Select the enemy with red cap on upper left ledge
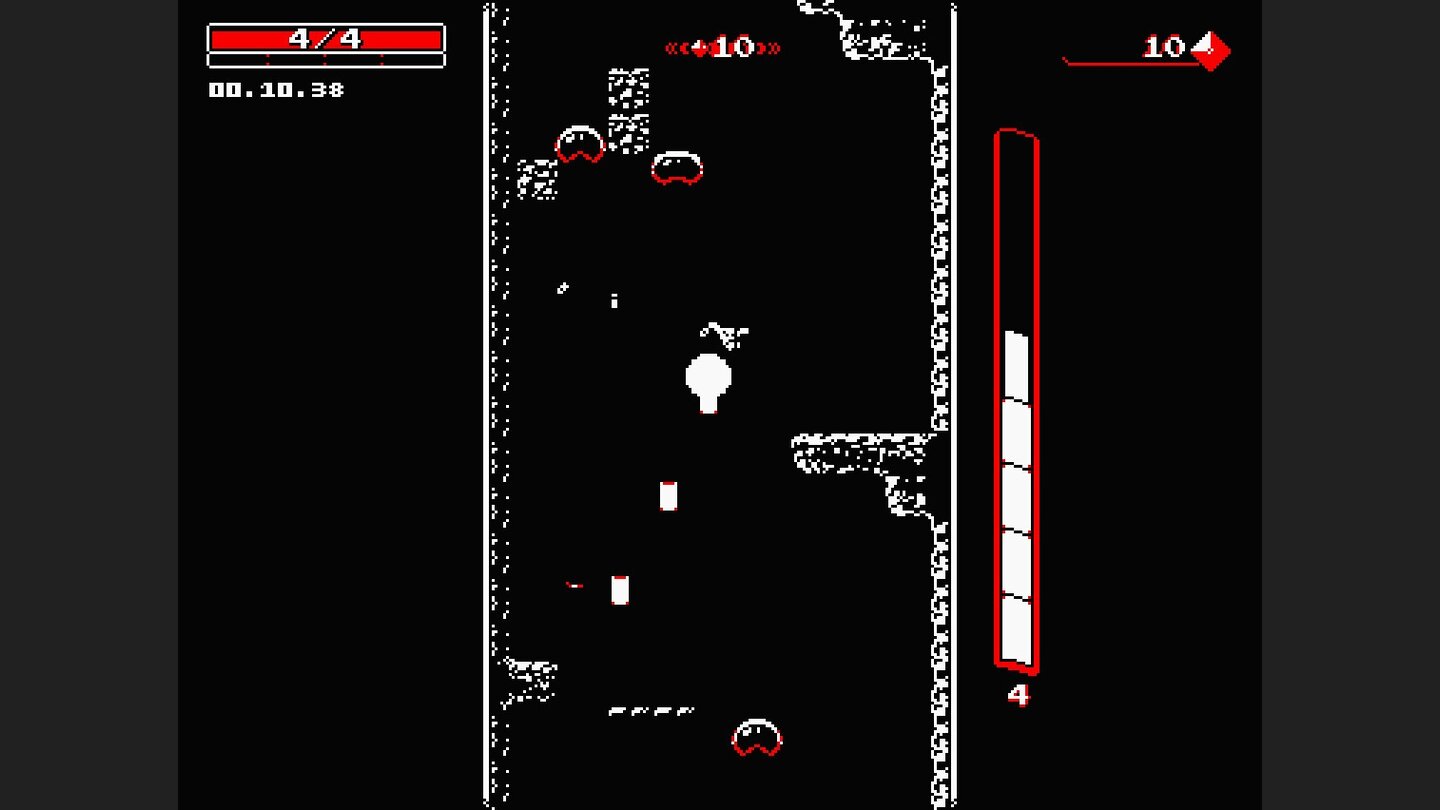Screen dimensions: 1440x810 pos(578,146)
